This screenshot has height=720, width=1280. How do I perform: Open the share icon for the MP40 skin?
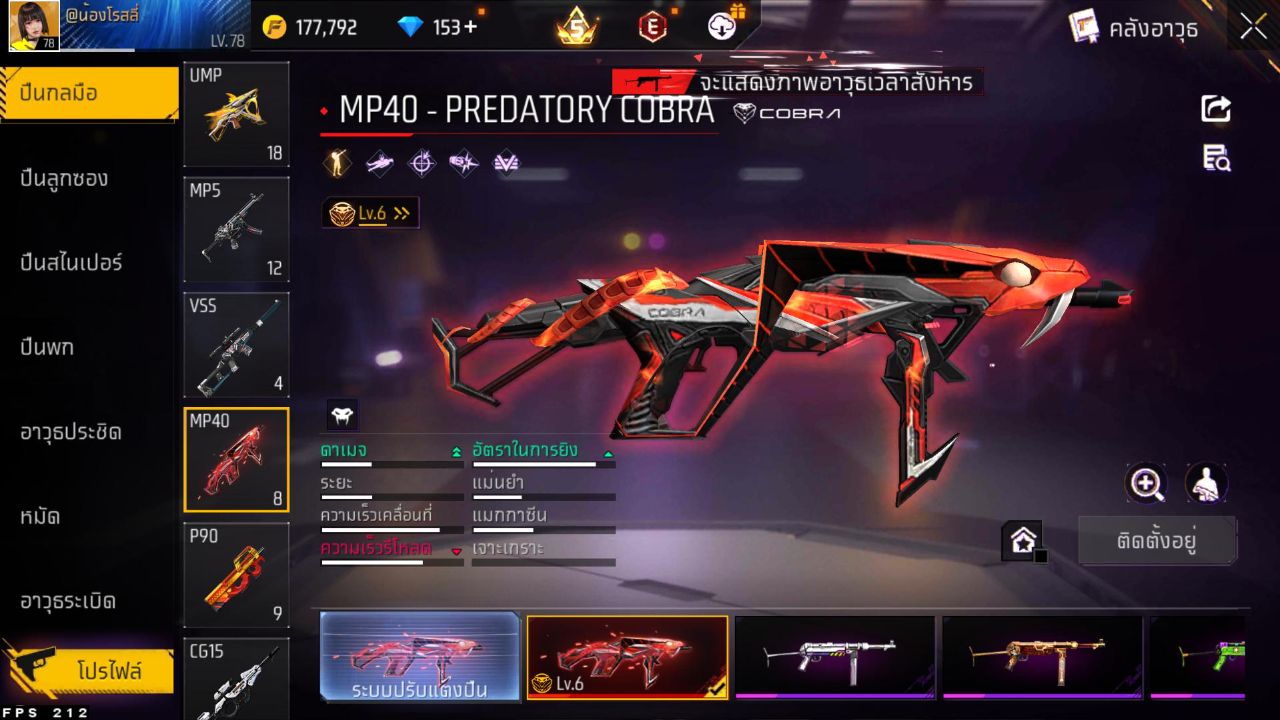pos(1216,110)
